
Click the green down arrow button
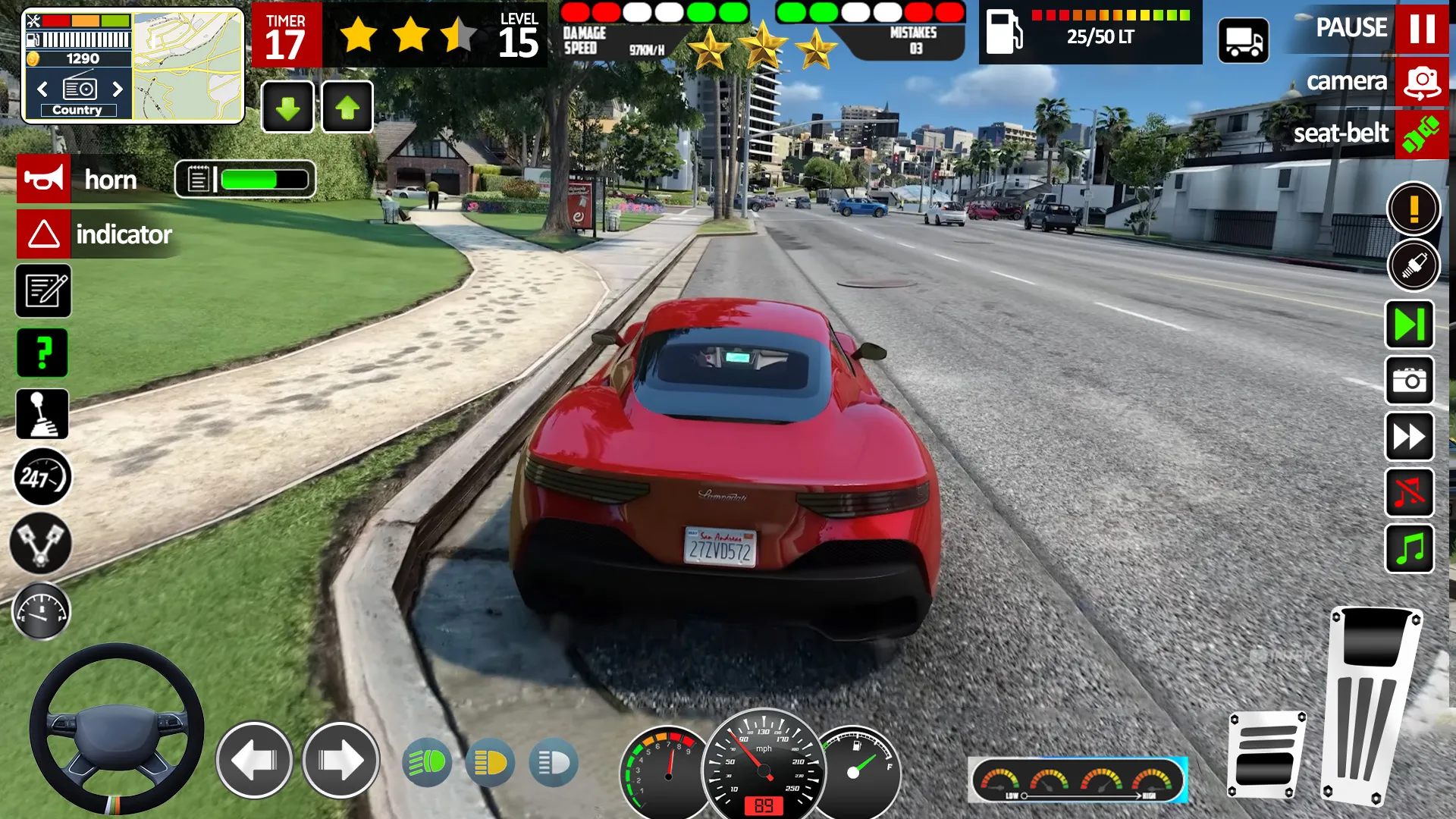287,108
